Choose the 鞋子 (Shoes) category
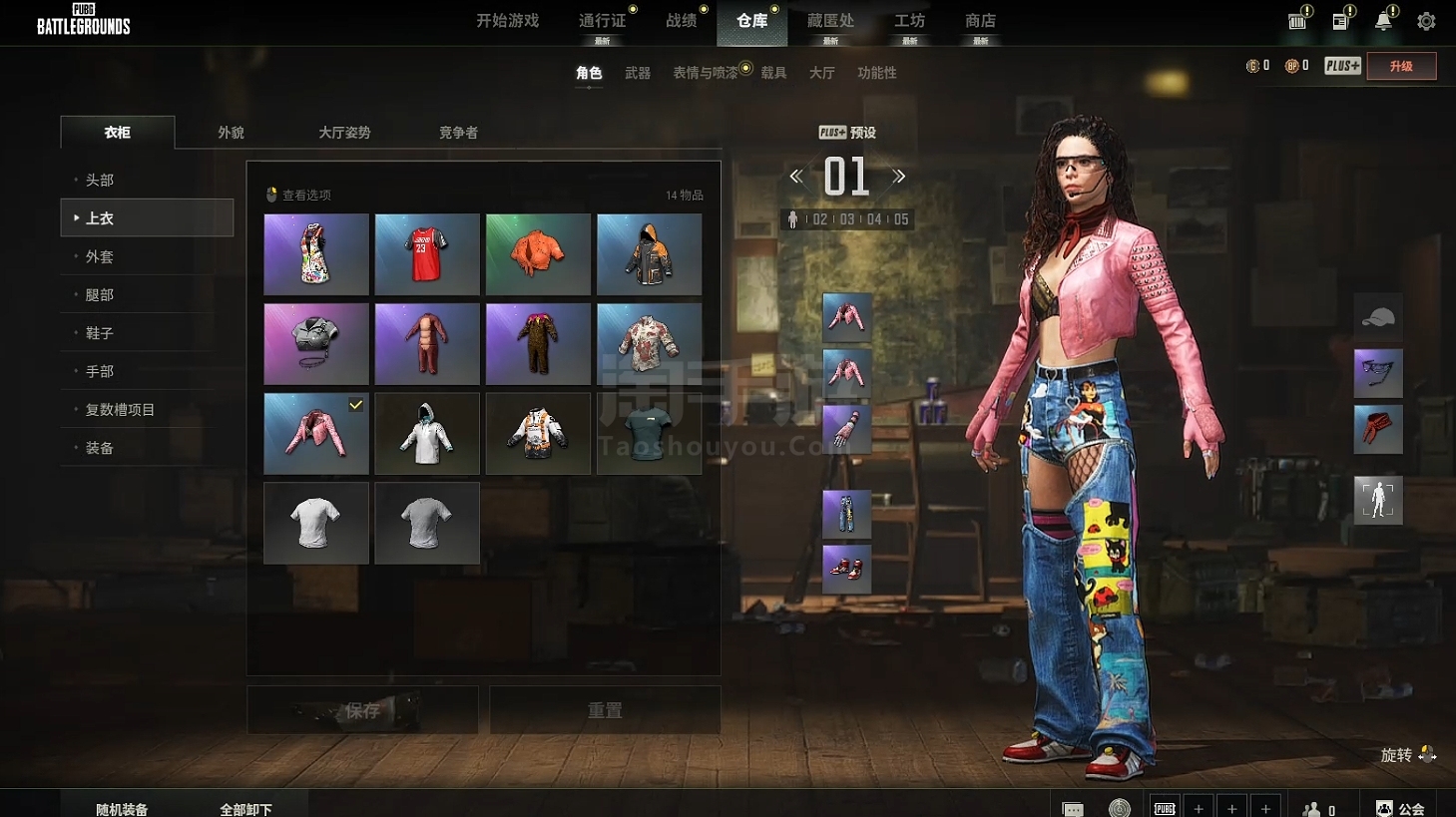 coord(100,333)
